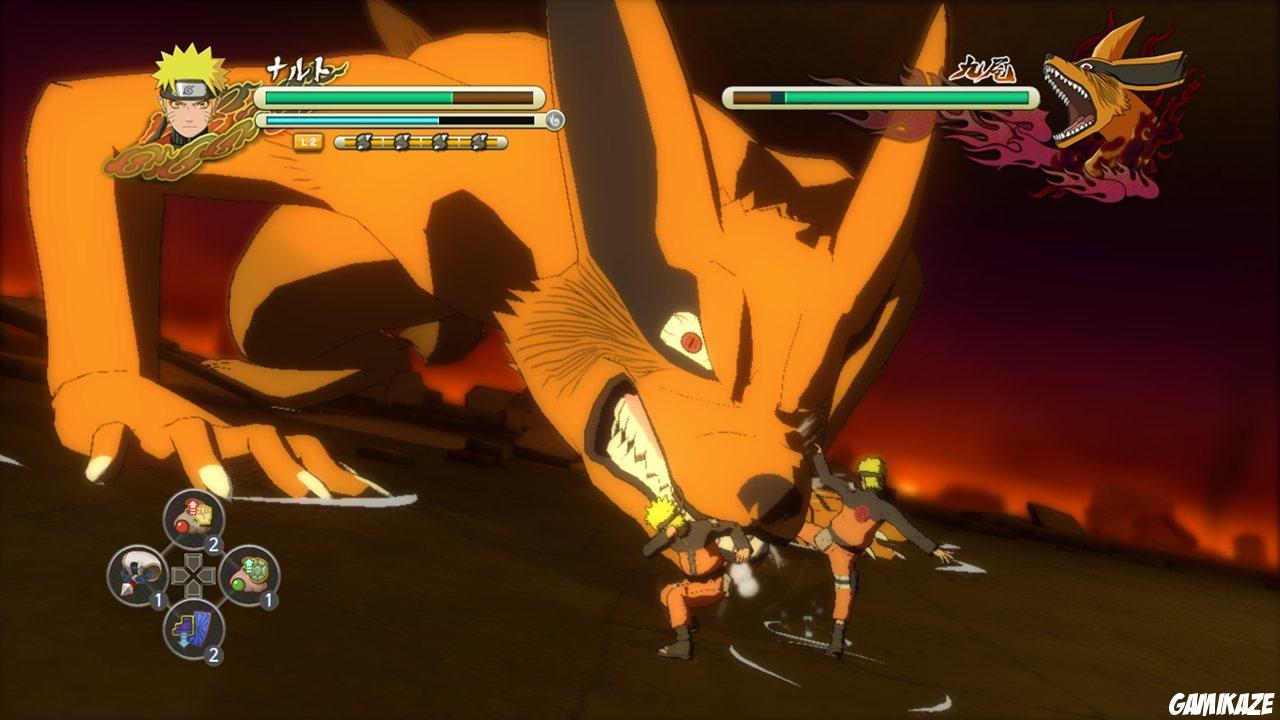The width and height of the screenshot is (1280, 720).
Task: Click the quantity badge showing 1 on the right item
Action: tap(271, 601)
